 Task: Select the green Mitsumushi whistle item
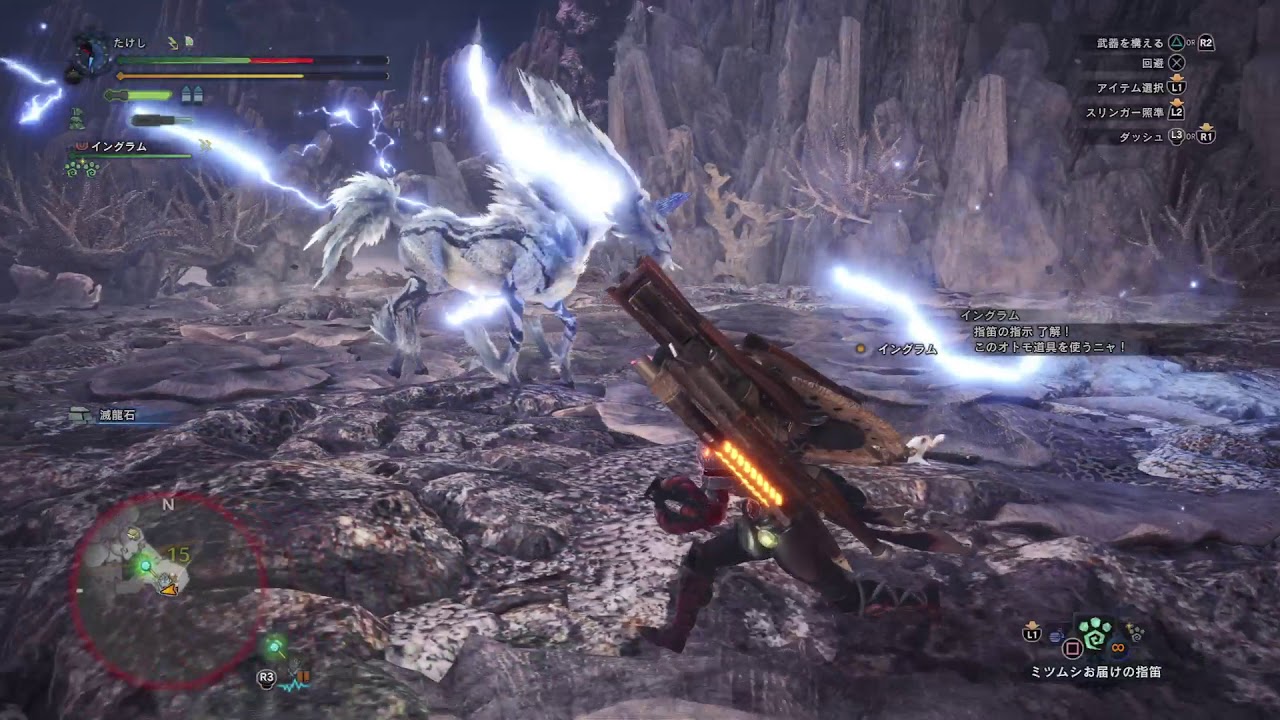[1094, 634]
